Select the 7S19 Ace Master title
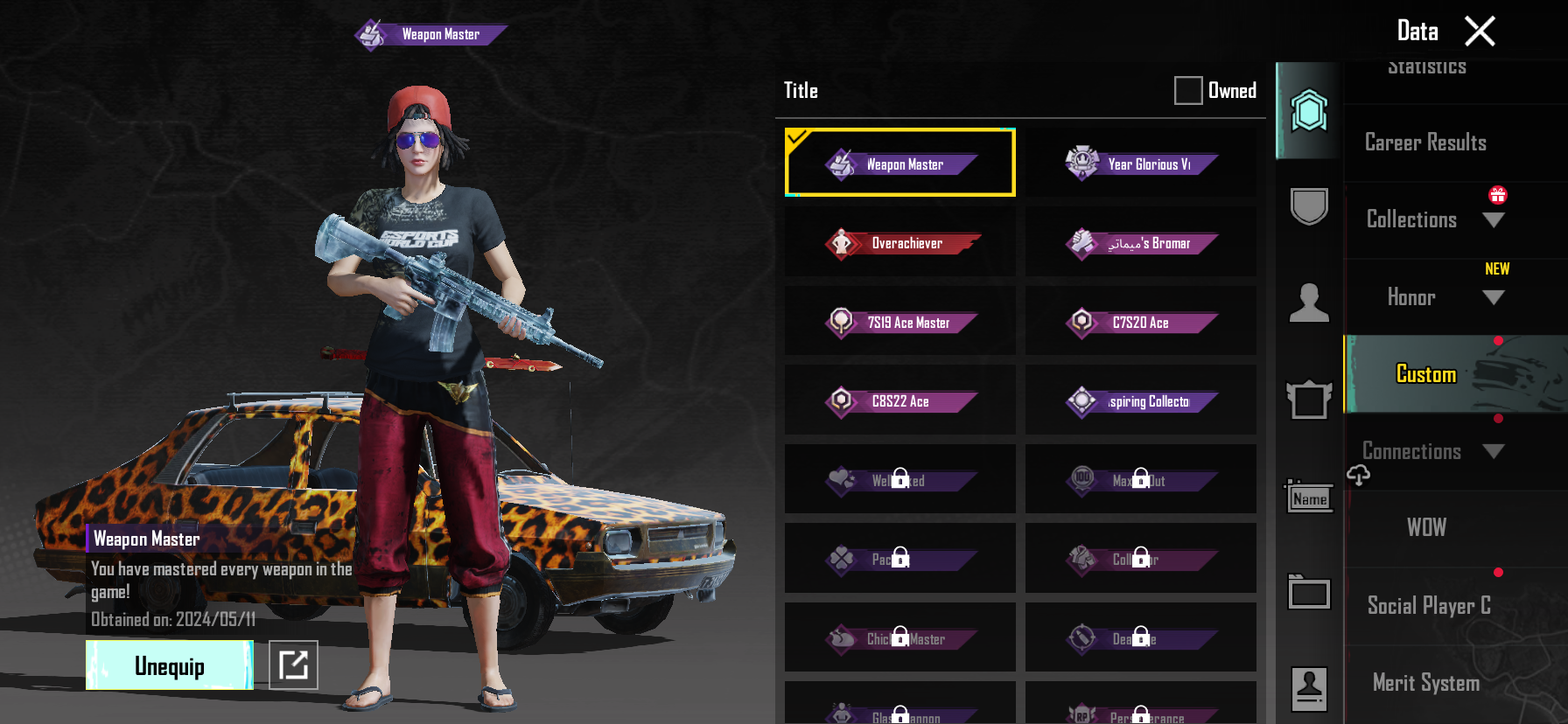Image resolution: width=1568 pixels, height=724 pixels. 900,322
